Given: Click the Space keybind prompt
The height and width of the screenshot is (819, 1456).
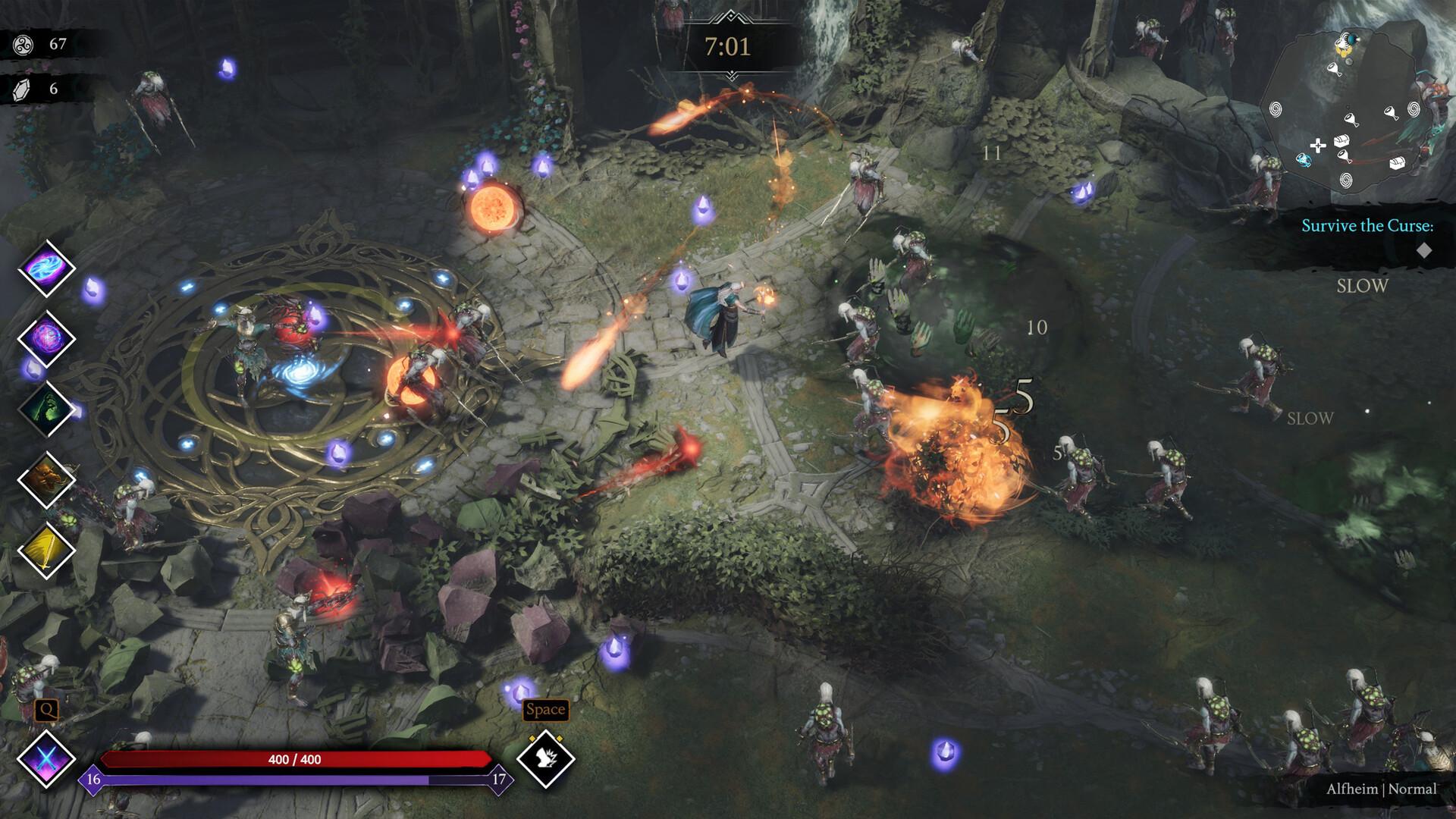Looking at the screenshot, I should pyautogui.click(x=544, y=711).
